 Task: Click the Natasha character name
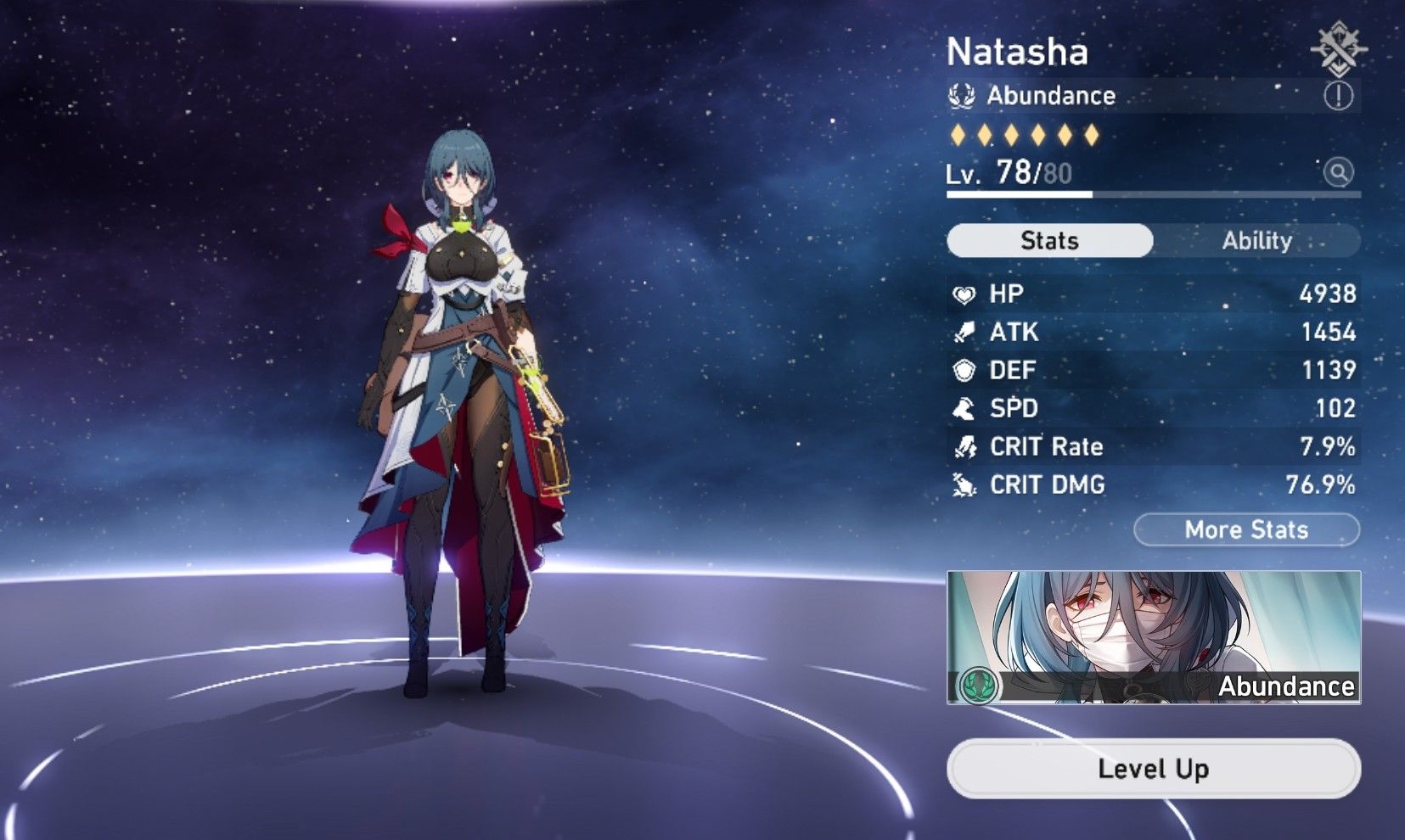click(1017, 51)
